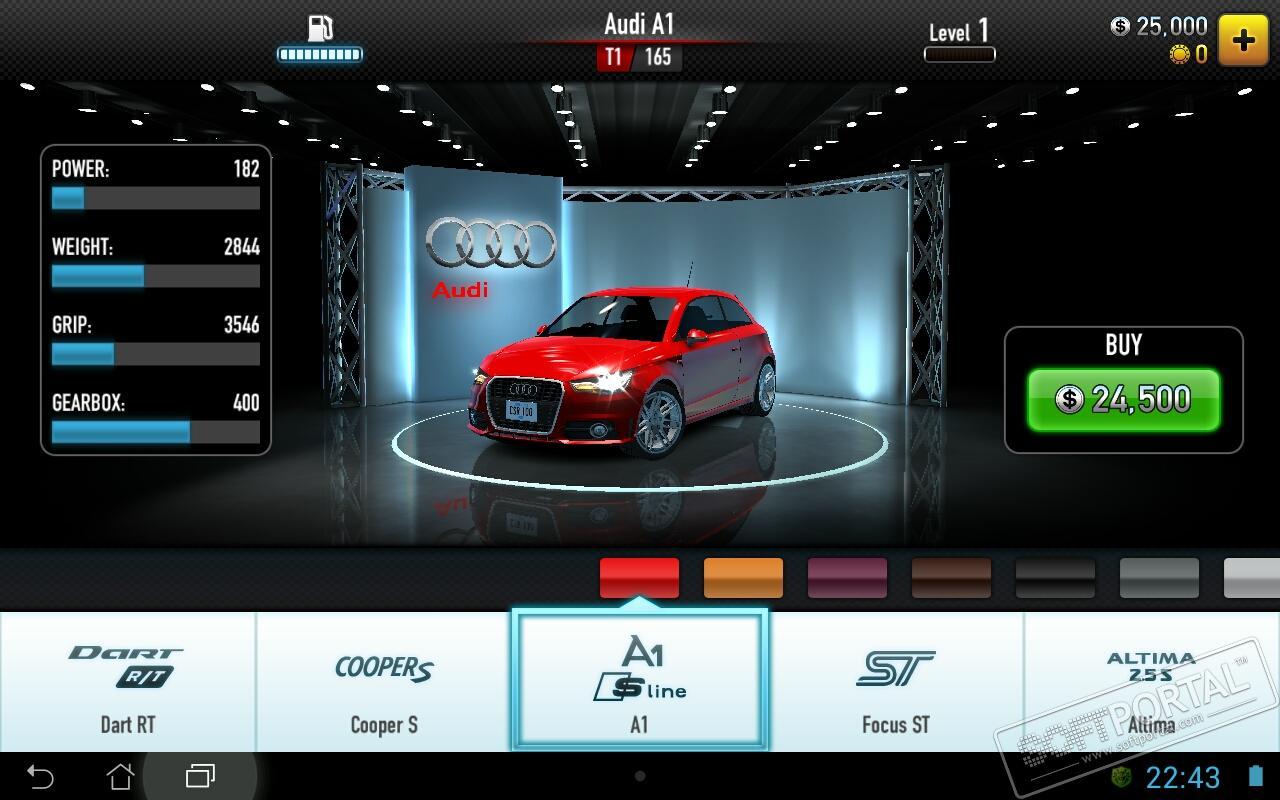Pick the black paint color swatch
The image size is (1280, 800).
coord(1055,578)
